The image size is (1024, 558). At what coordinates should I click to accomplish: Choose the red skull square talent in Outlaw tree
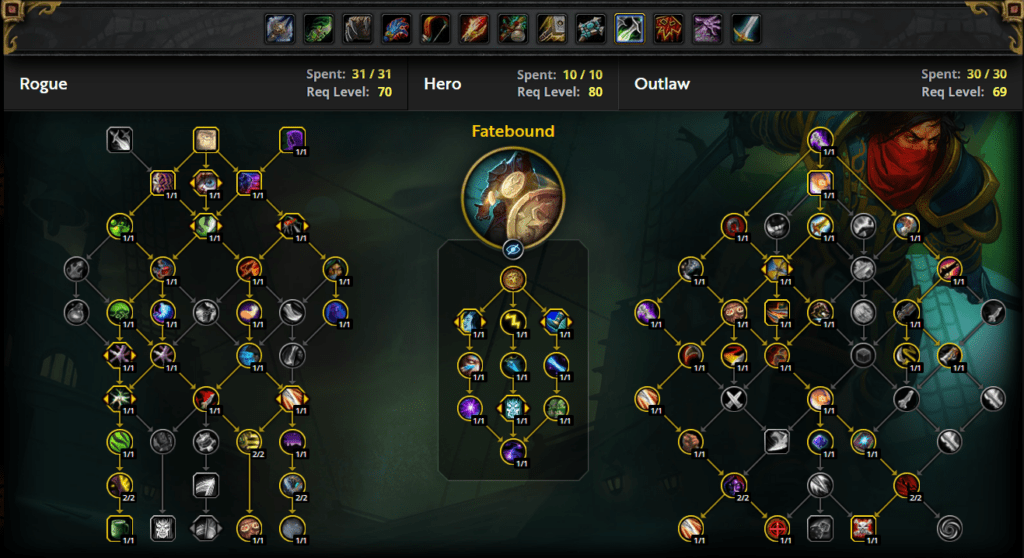[862, 527]
